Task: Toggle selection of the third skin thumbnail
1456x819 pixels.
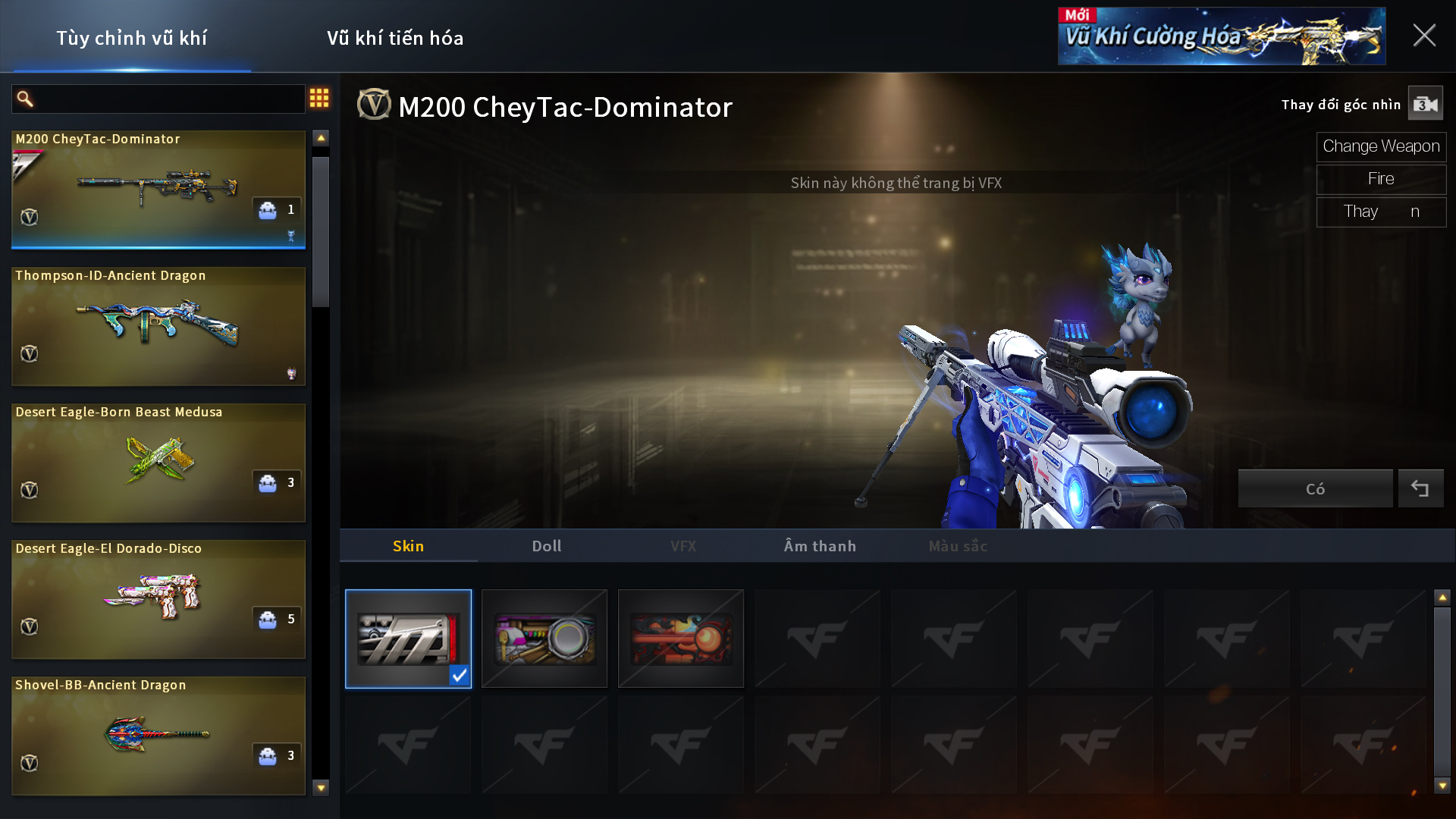Action: click(681, 639)
